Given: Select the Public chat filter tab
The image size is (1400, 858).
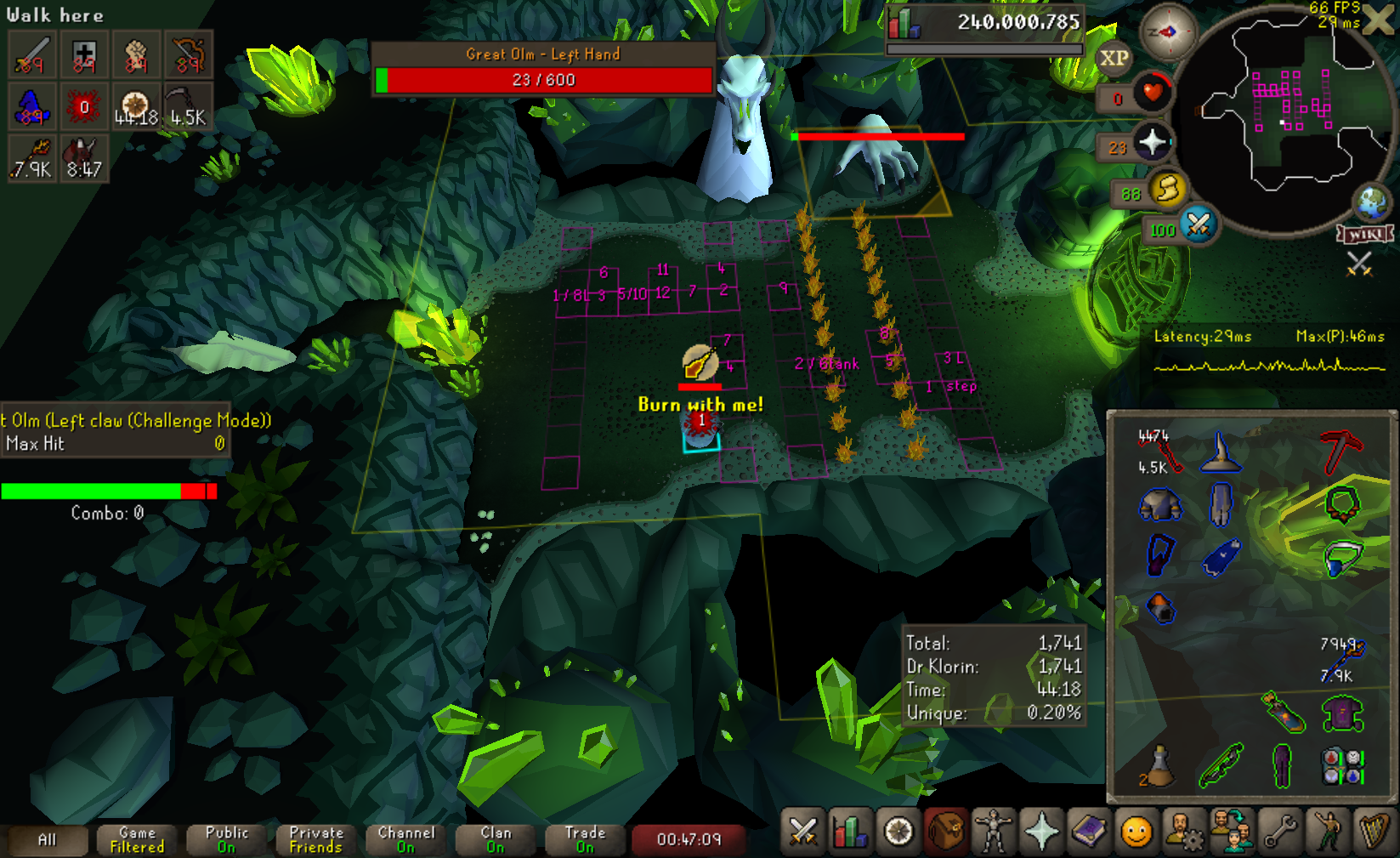Looking at the screenshot, I should (226, 839).
